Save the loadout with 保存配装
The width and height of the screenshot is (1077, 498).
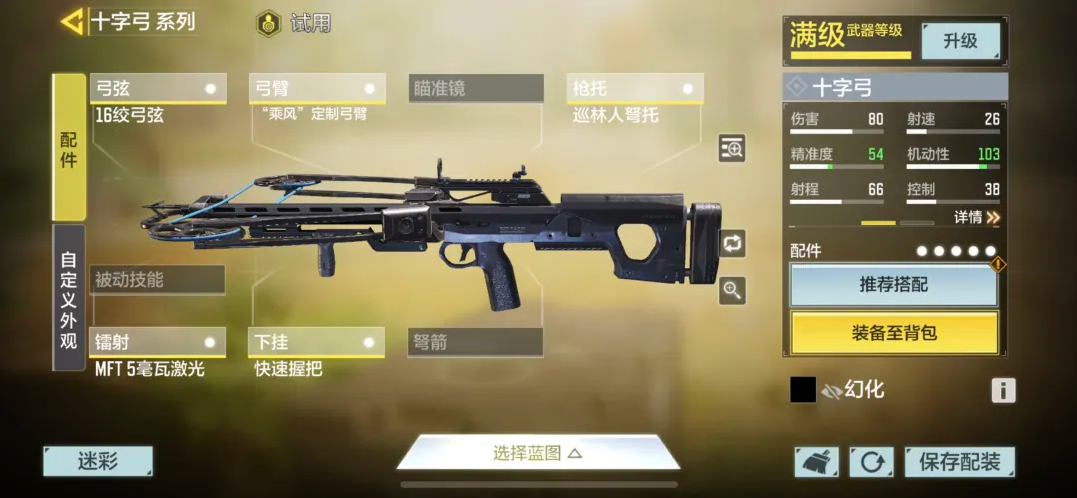pos(959,461)
